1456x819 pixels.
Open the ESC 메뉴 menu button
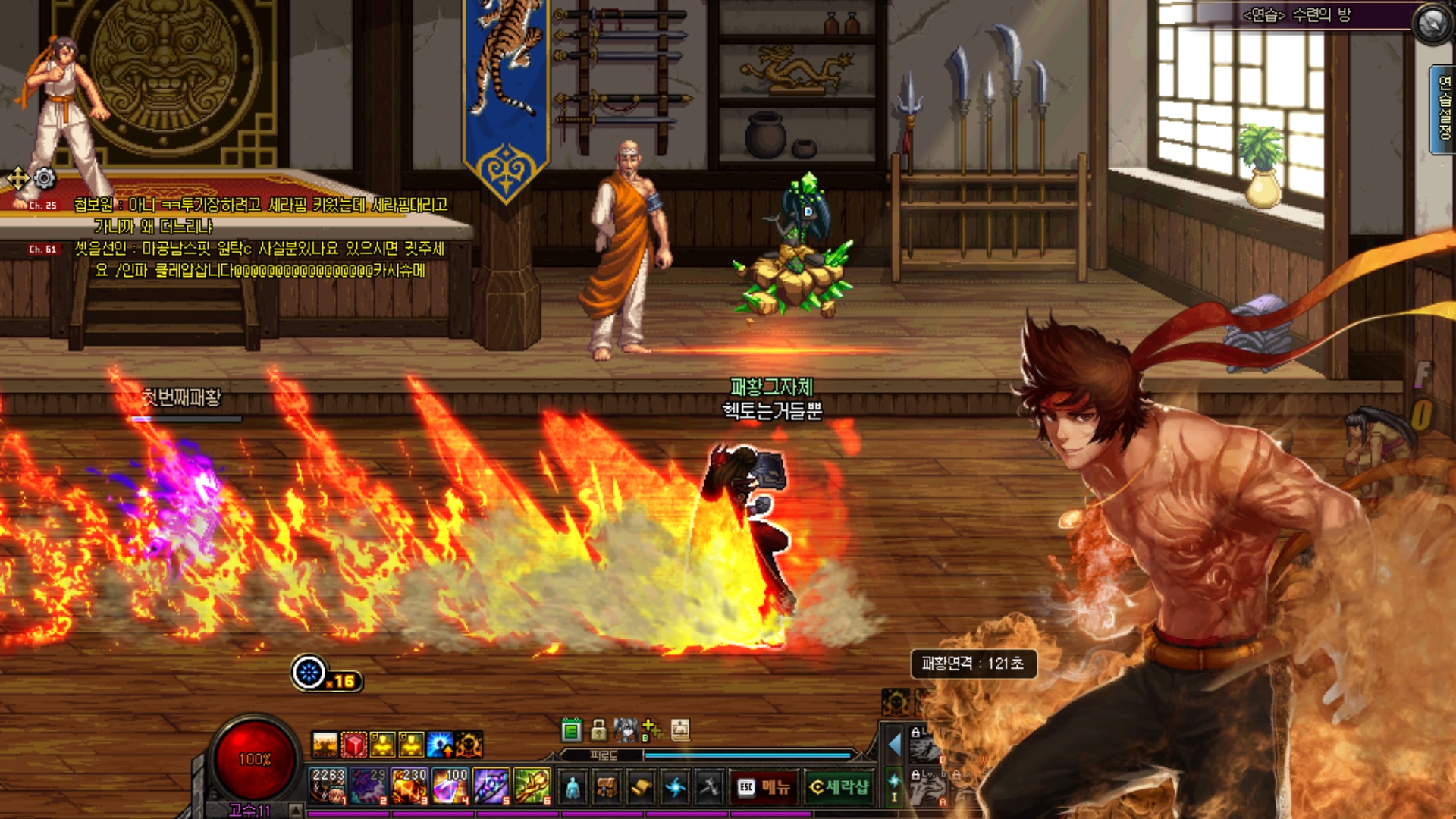pyautogui.click(x=764, y=787)
